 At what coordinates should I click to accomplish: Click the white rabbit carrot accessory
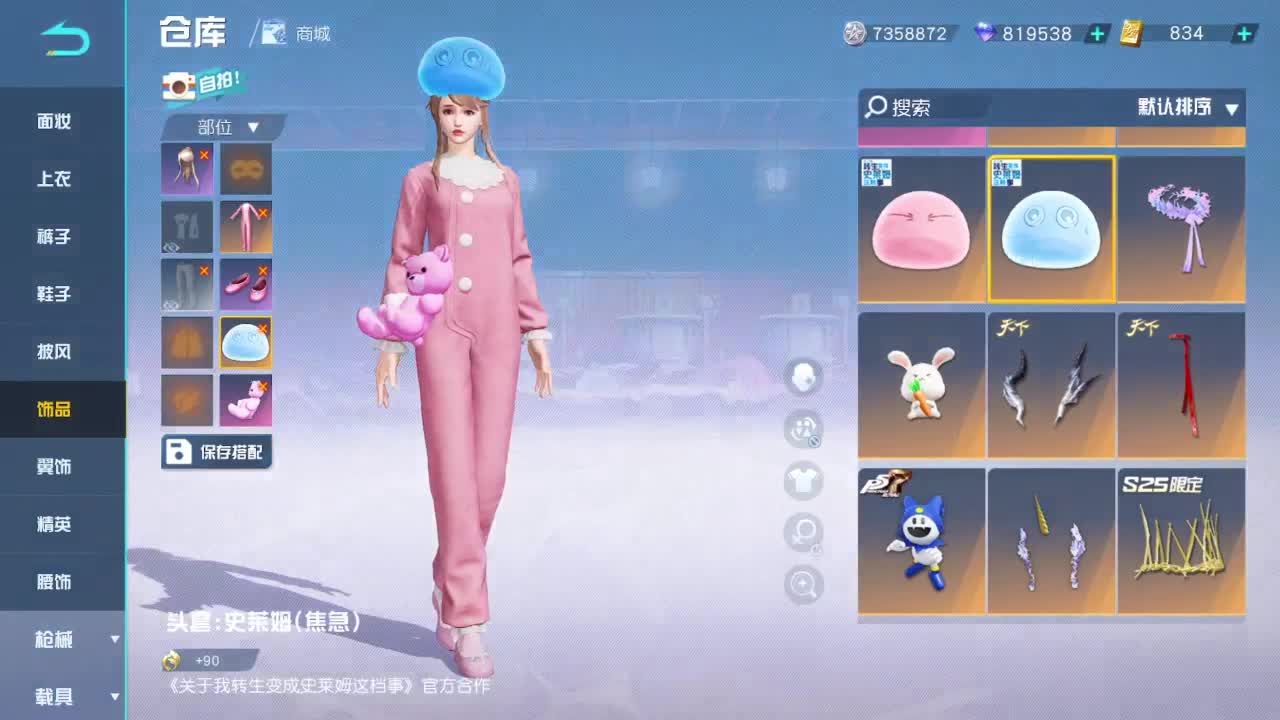pos(920,385)
